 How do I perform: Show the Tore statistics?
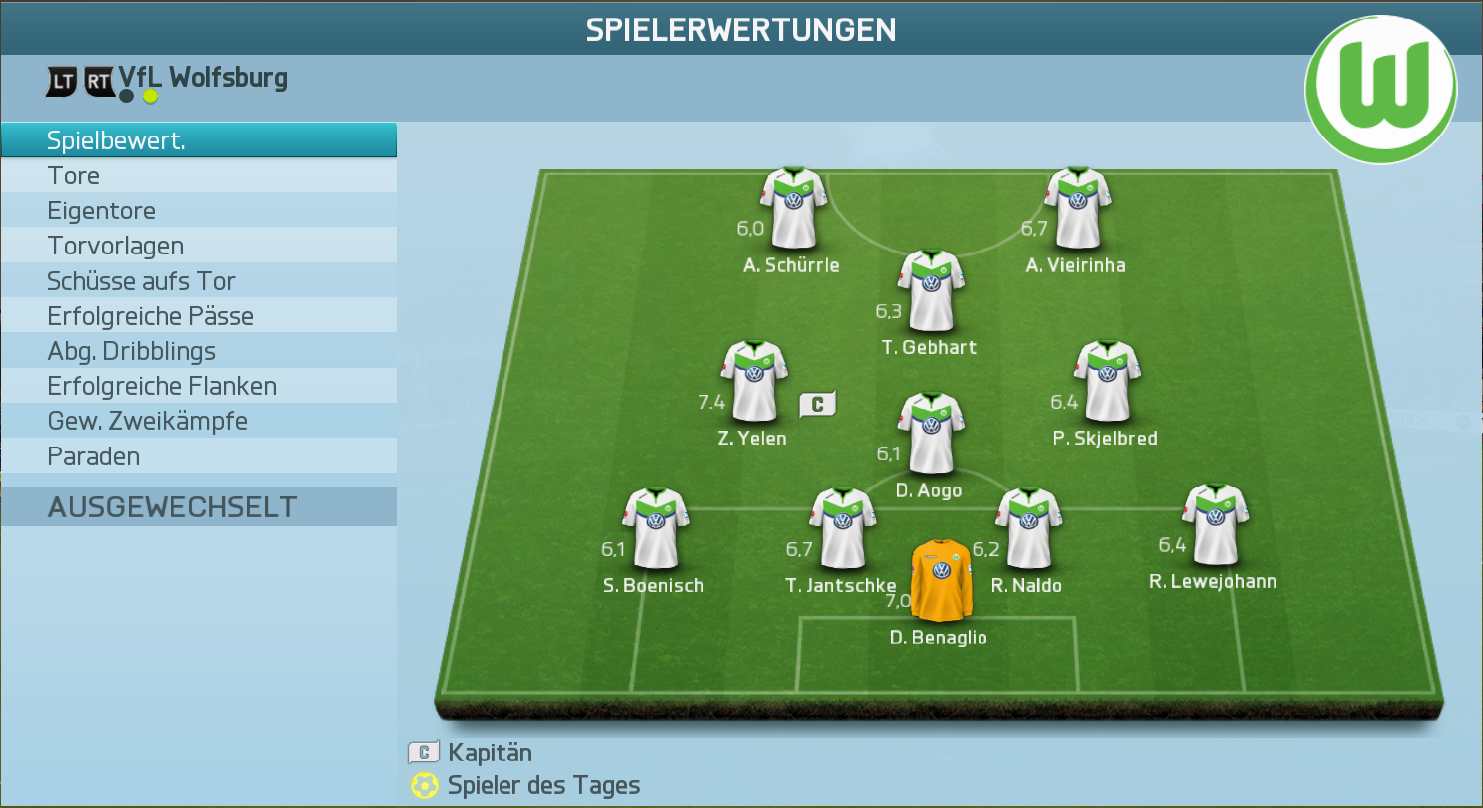198,176
